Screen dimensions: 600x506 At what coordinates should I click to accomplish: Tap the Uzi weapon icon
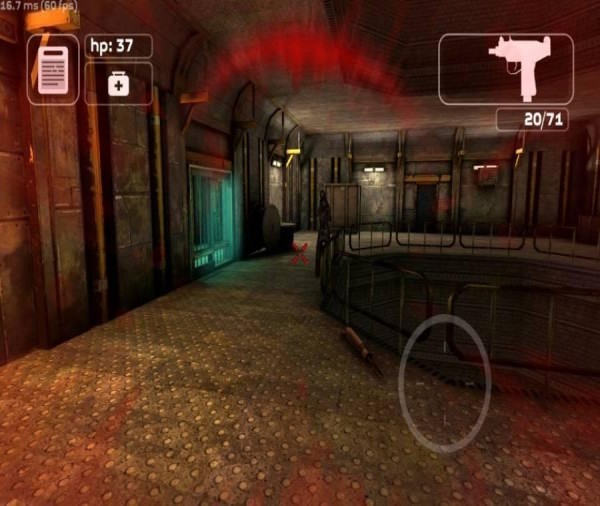click(506, 69)
